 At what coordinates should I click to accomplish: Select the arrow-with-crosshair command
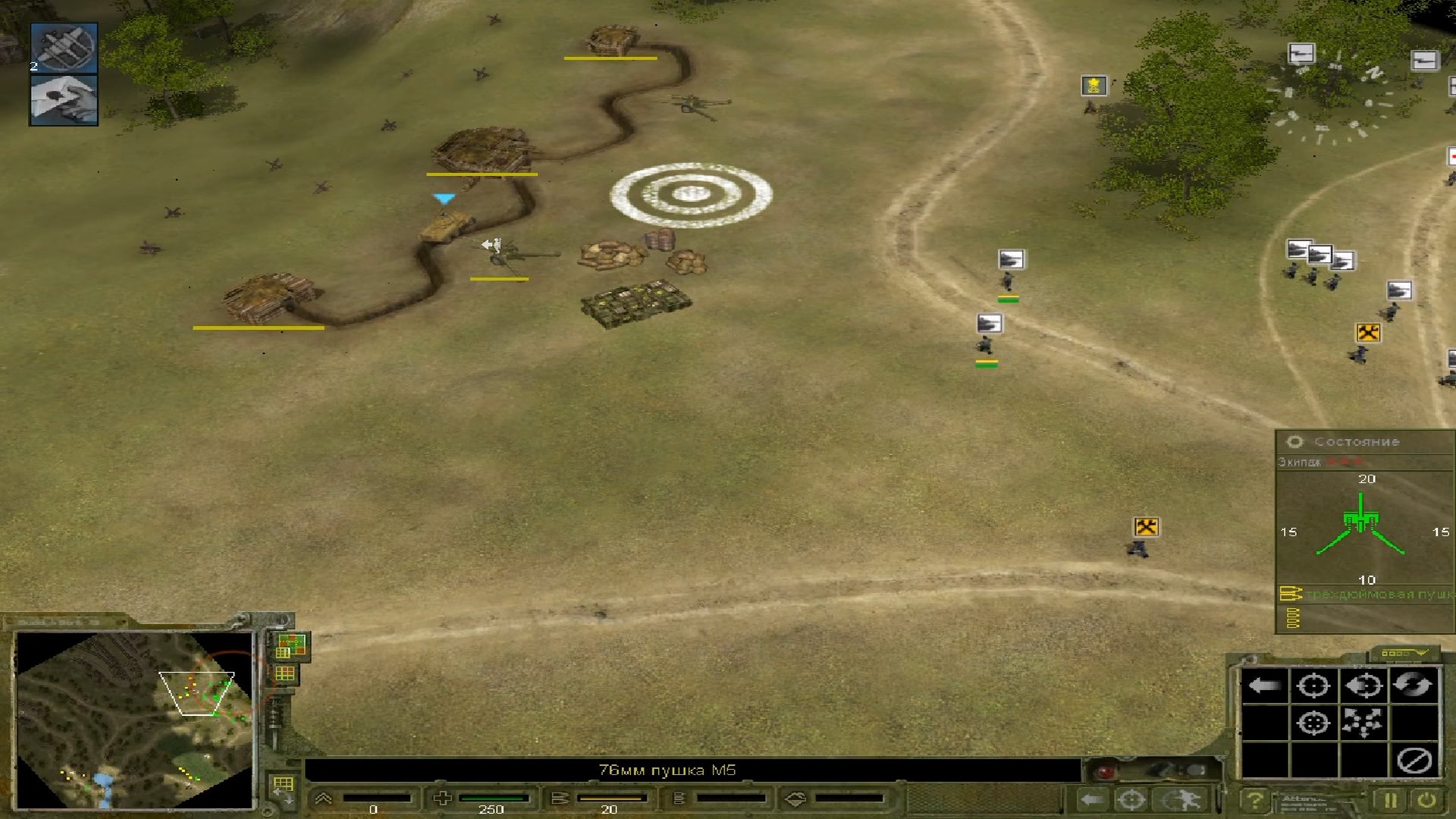pos(1363,686)
